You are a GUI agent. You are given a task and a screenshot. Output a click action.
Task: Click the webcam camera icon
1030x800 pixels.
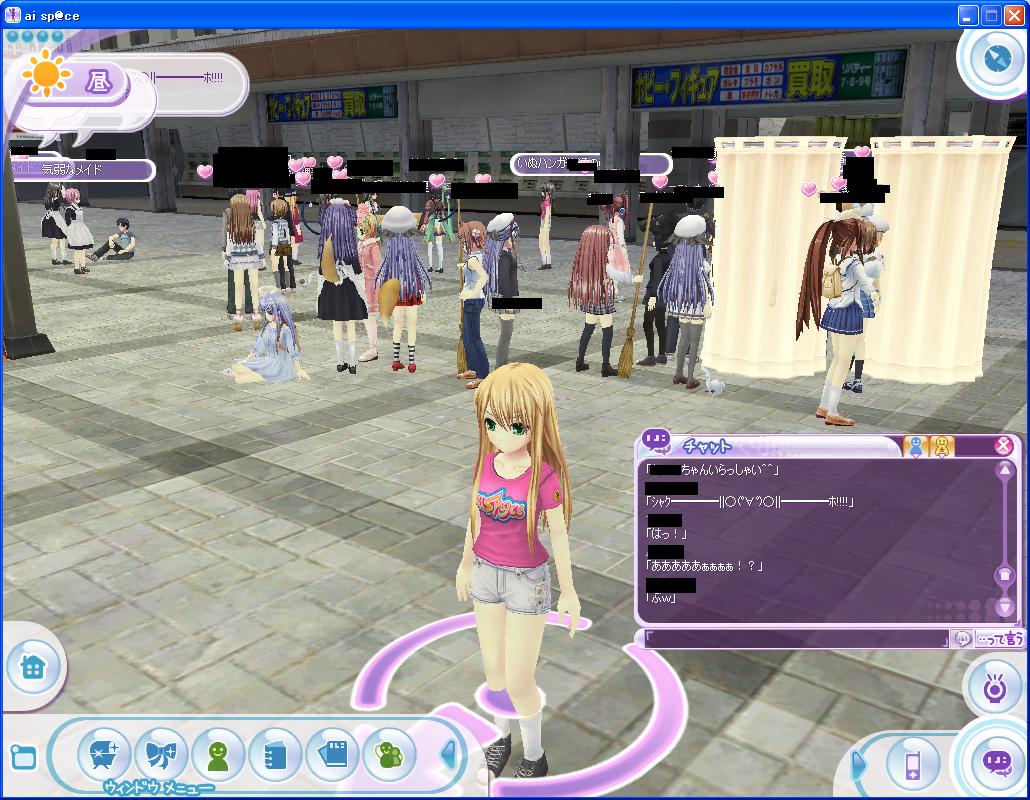[x=994, y=688]
